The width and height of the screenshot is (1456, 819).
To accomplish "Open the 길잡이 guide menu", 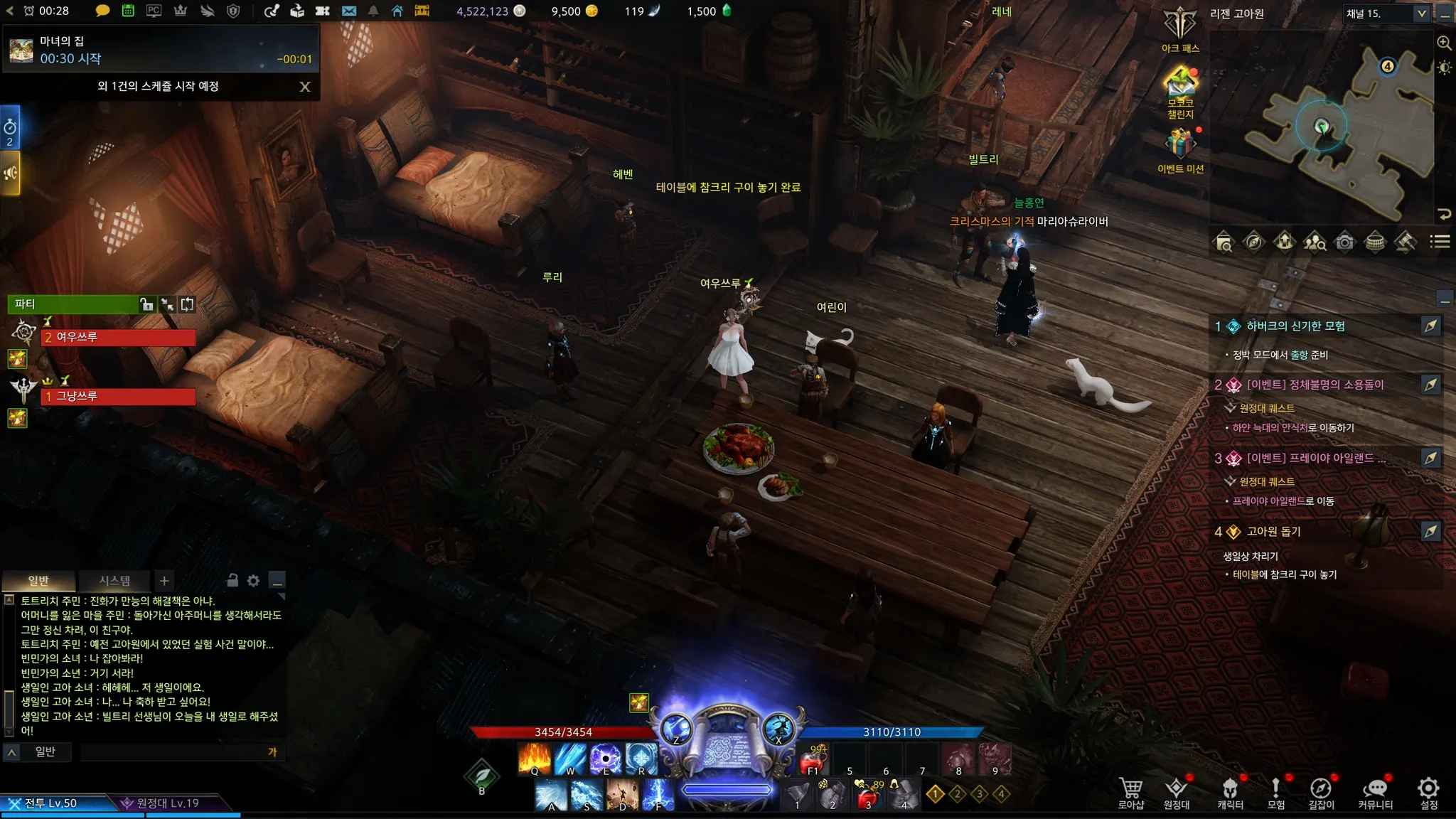I will pyautogui.click(x=1321, y=792).
